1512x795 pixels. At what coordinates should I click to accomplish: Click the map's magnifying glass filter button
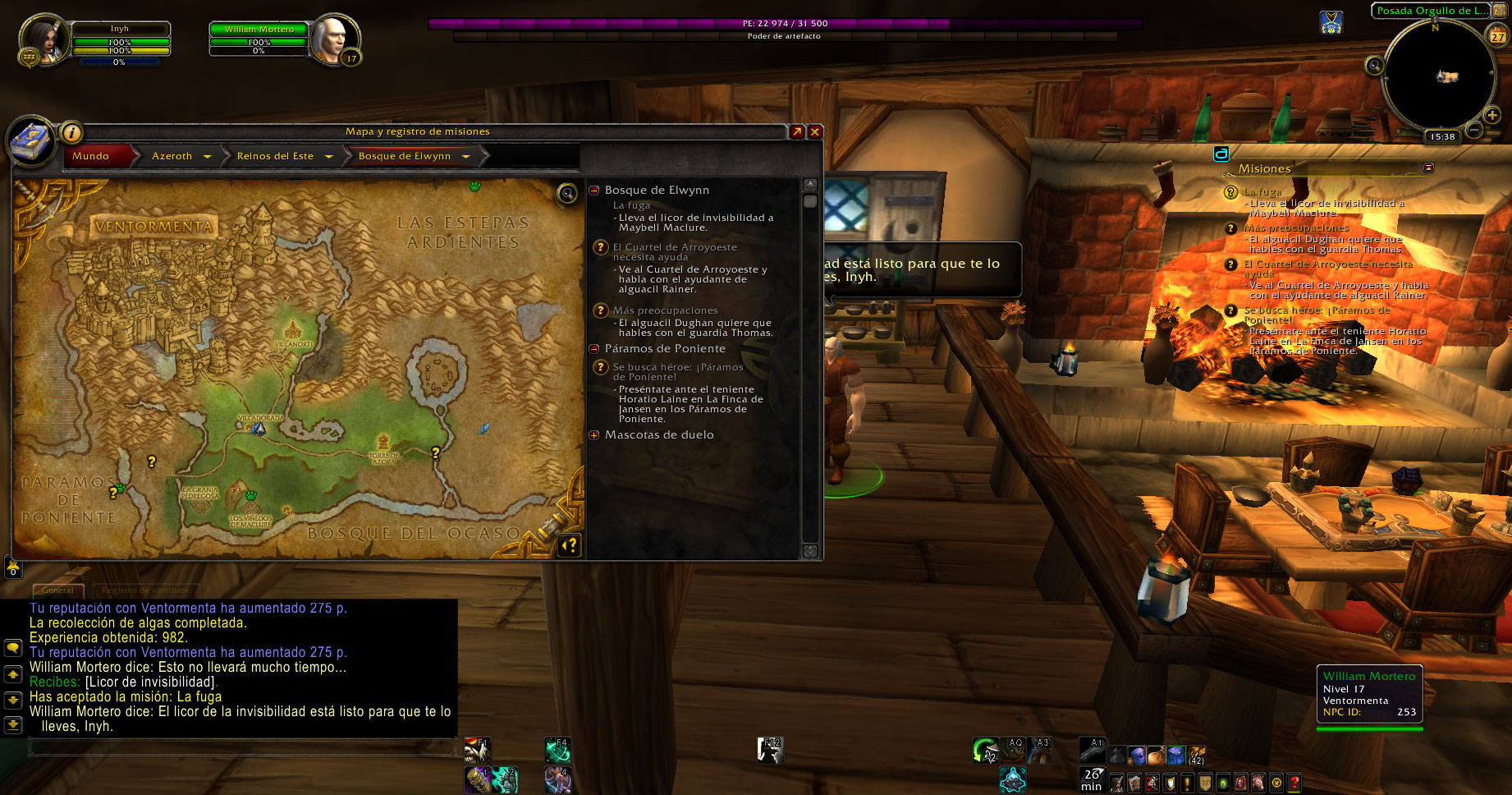tap(567, 193)
